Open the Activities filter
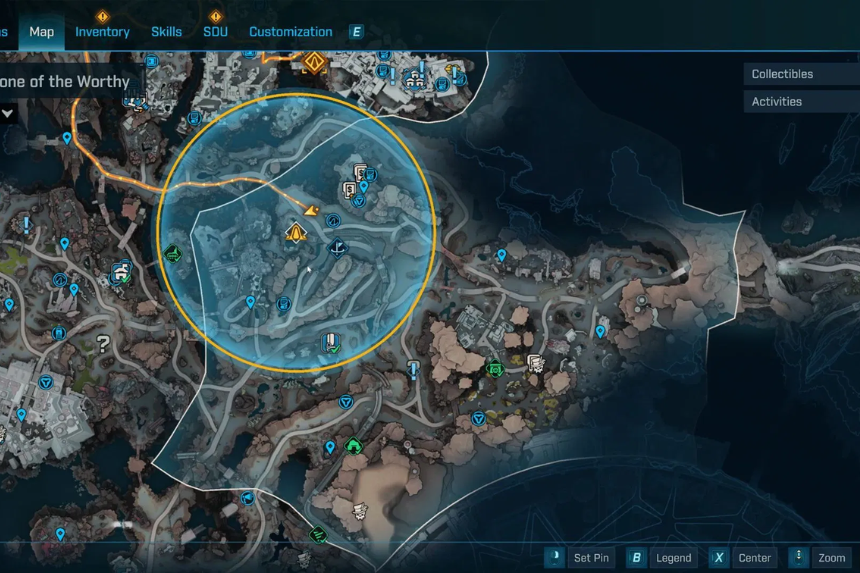This screenshot has width=860, height=573. [777, 101]
